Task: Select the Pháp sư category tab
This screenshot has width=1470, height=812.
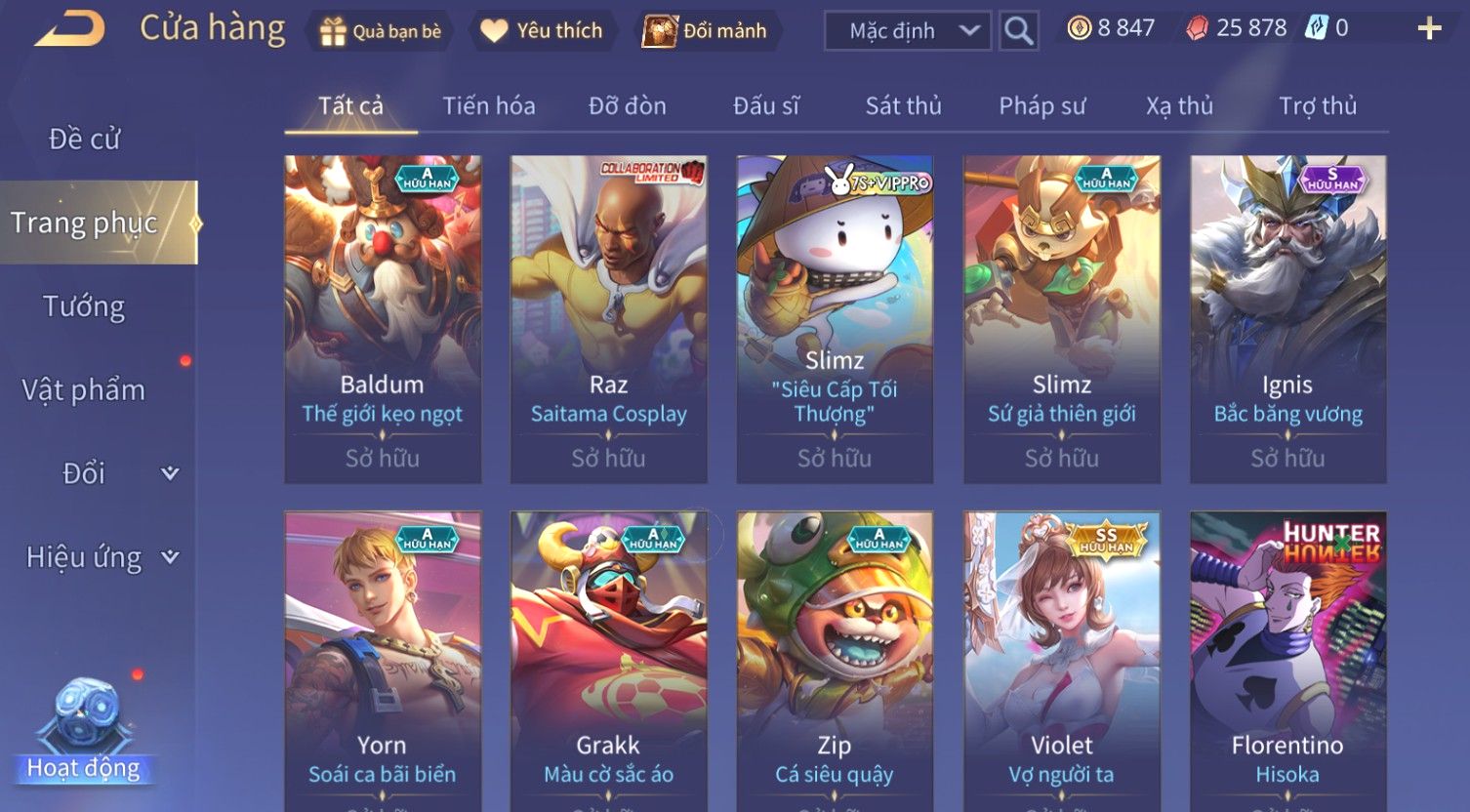Action: coord(1041,105)
